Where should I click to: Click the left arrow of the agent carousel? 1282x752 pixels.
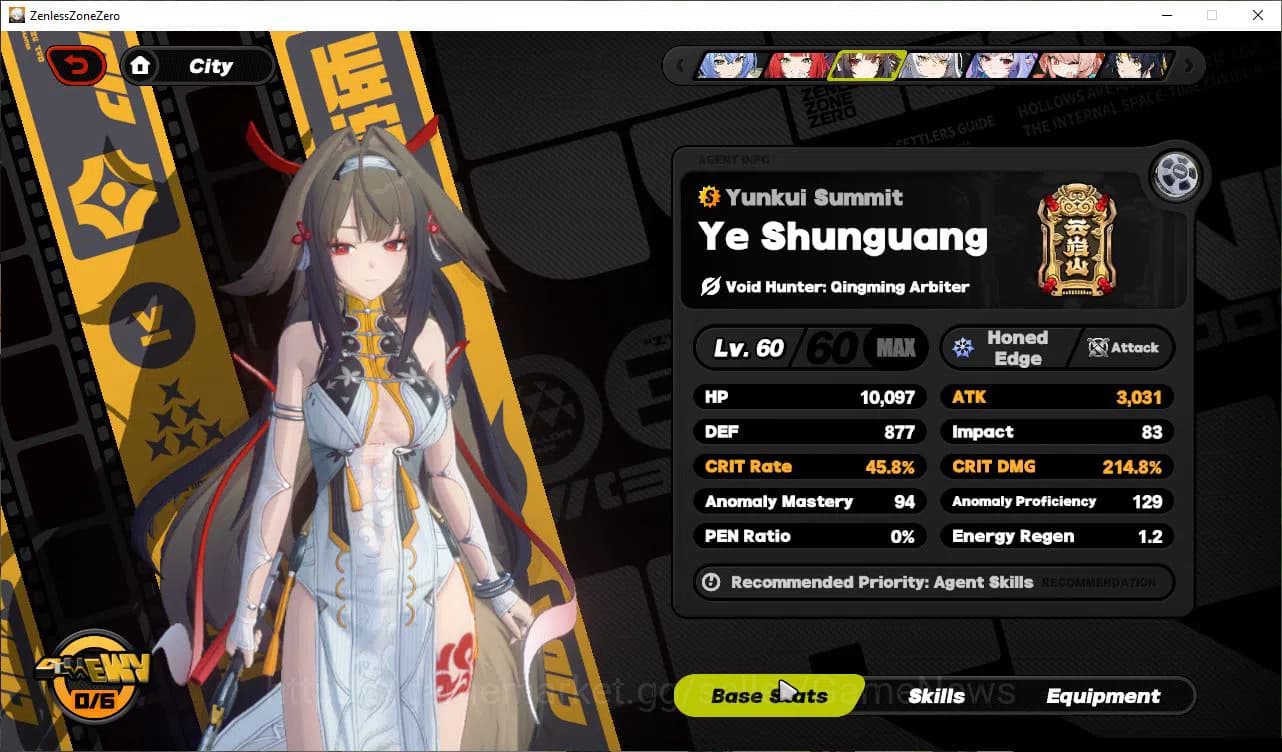coord(681,64)
